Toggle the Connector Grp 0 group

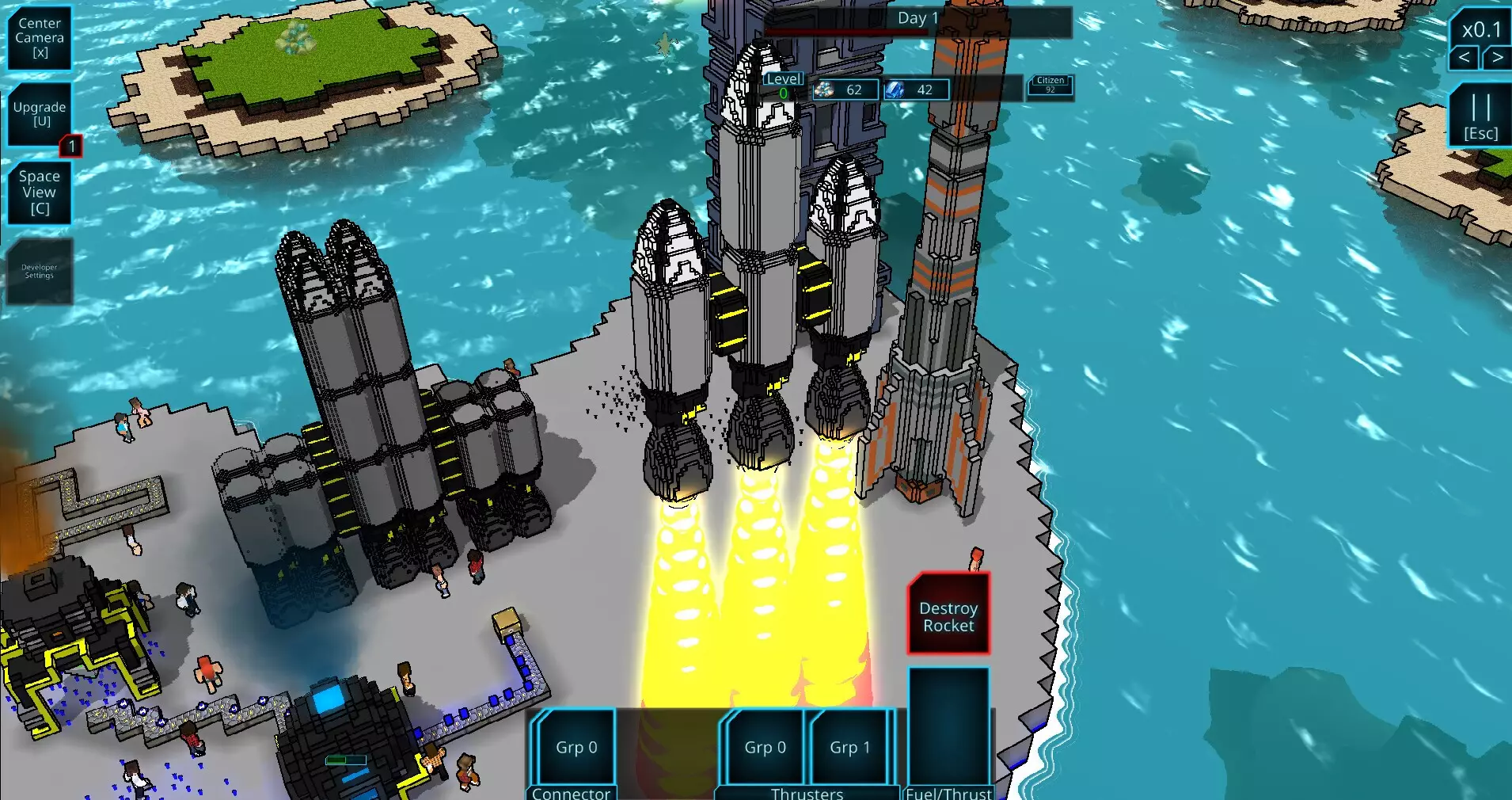coord(574,746)
